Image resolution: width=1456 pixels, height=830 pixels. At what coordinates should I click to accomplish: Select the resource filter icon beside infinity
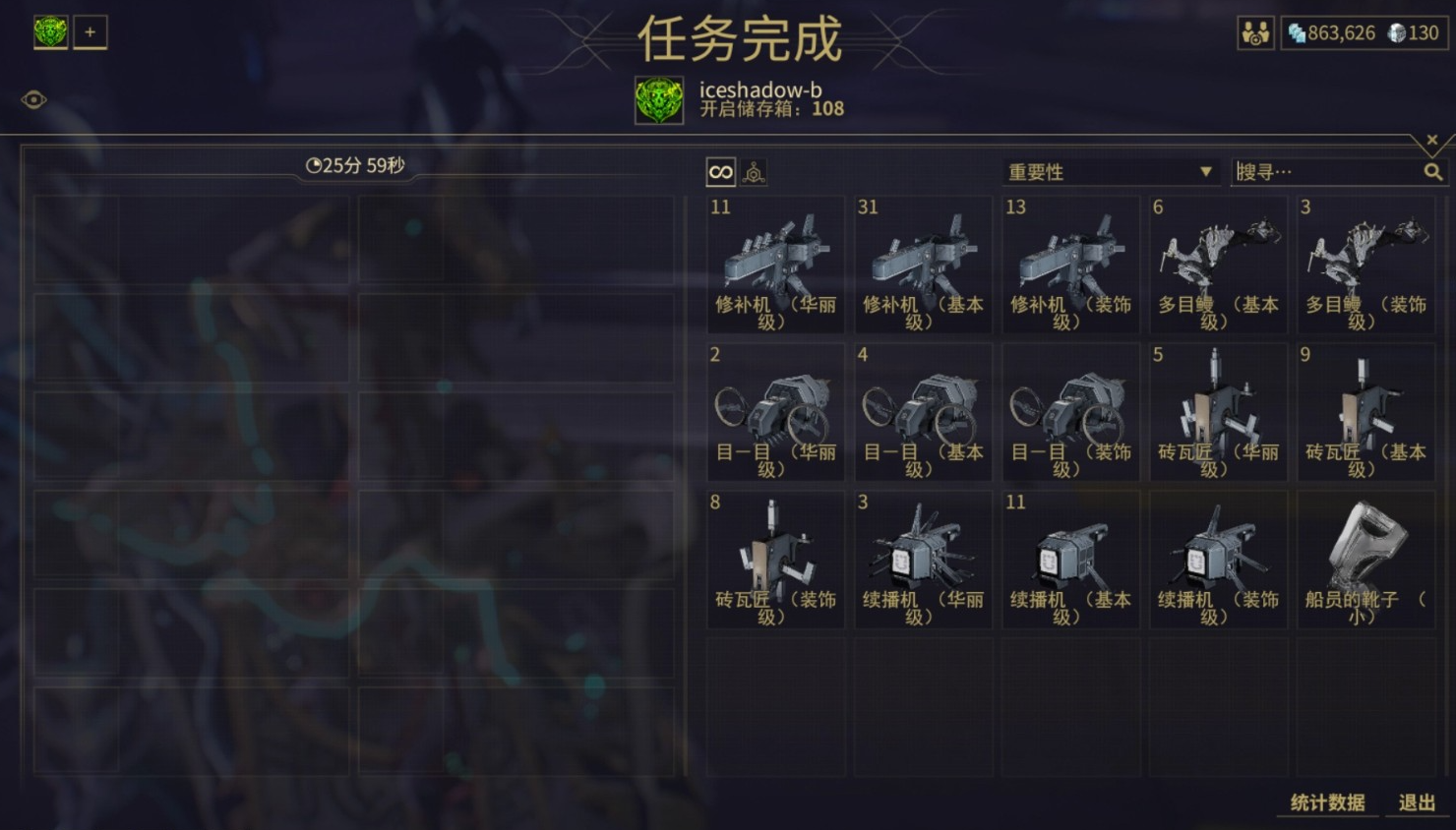(x=752, y=171)
